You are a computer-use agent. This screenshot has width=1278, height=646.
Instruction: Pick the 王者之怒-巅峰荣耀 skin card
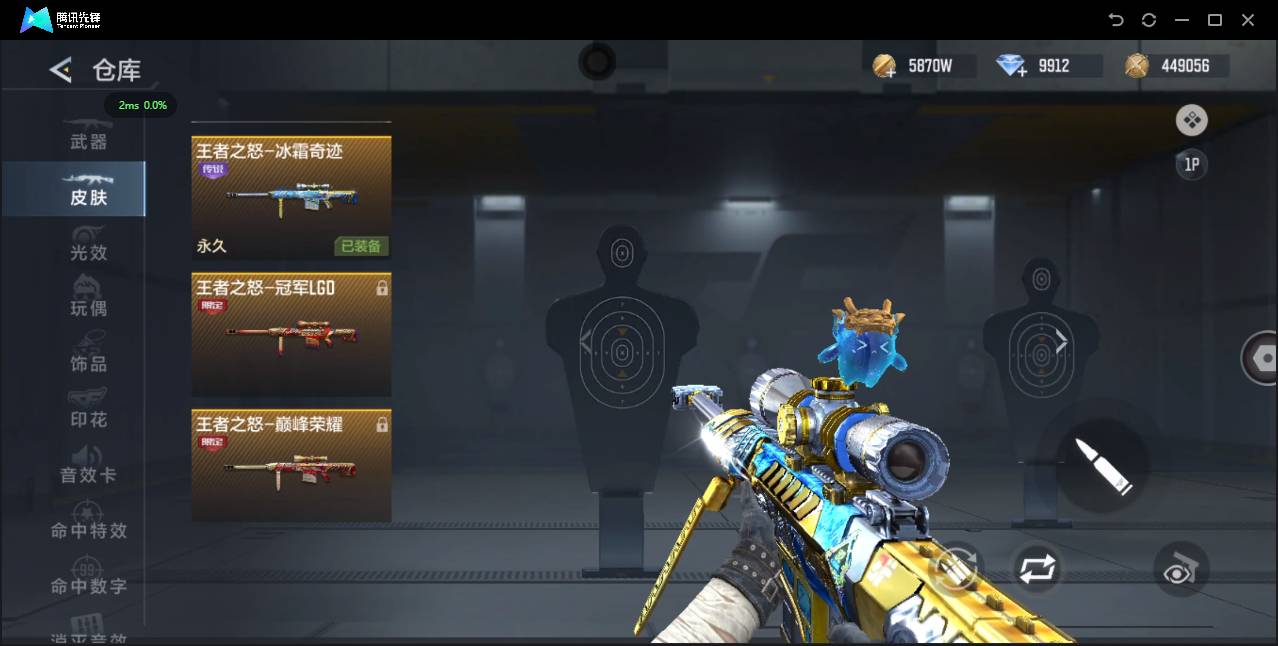291,465
